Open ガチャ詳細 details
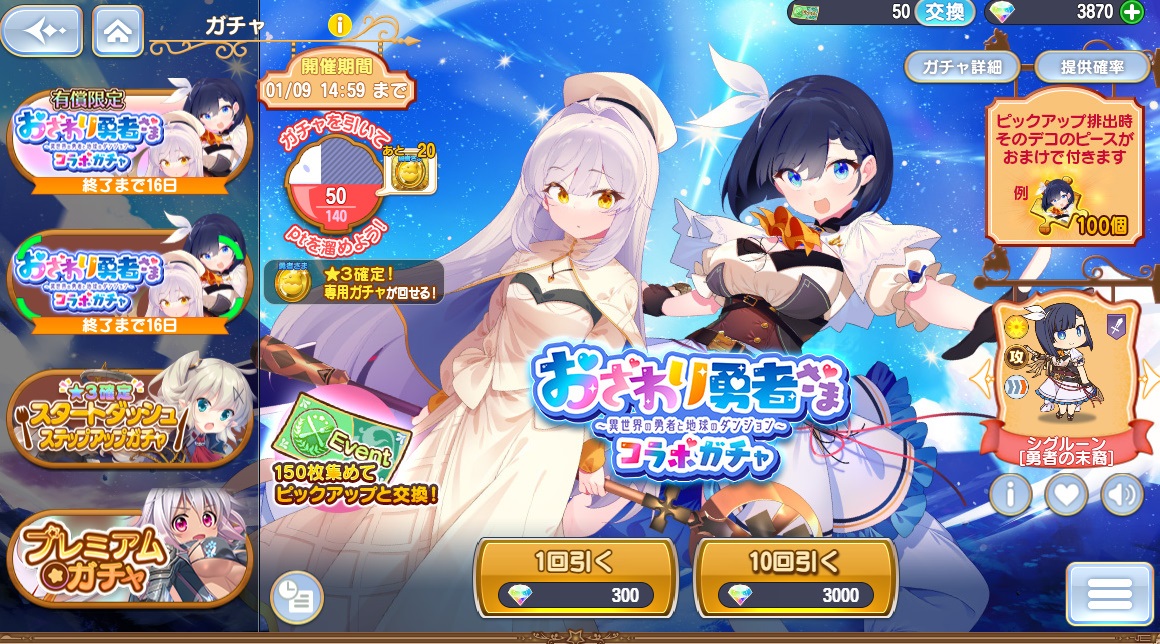 (x=962, y=67)
